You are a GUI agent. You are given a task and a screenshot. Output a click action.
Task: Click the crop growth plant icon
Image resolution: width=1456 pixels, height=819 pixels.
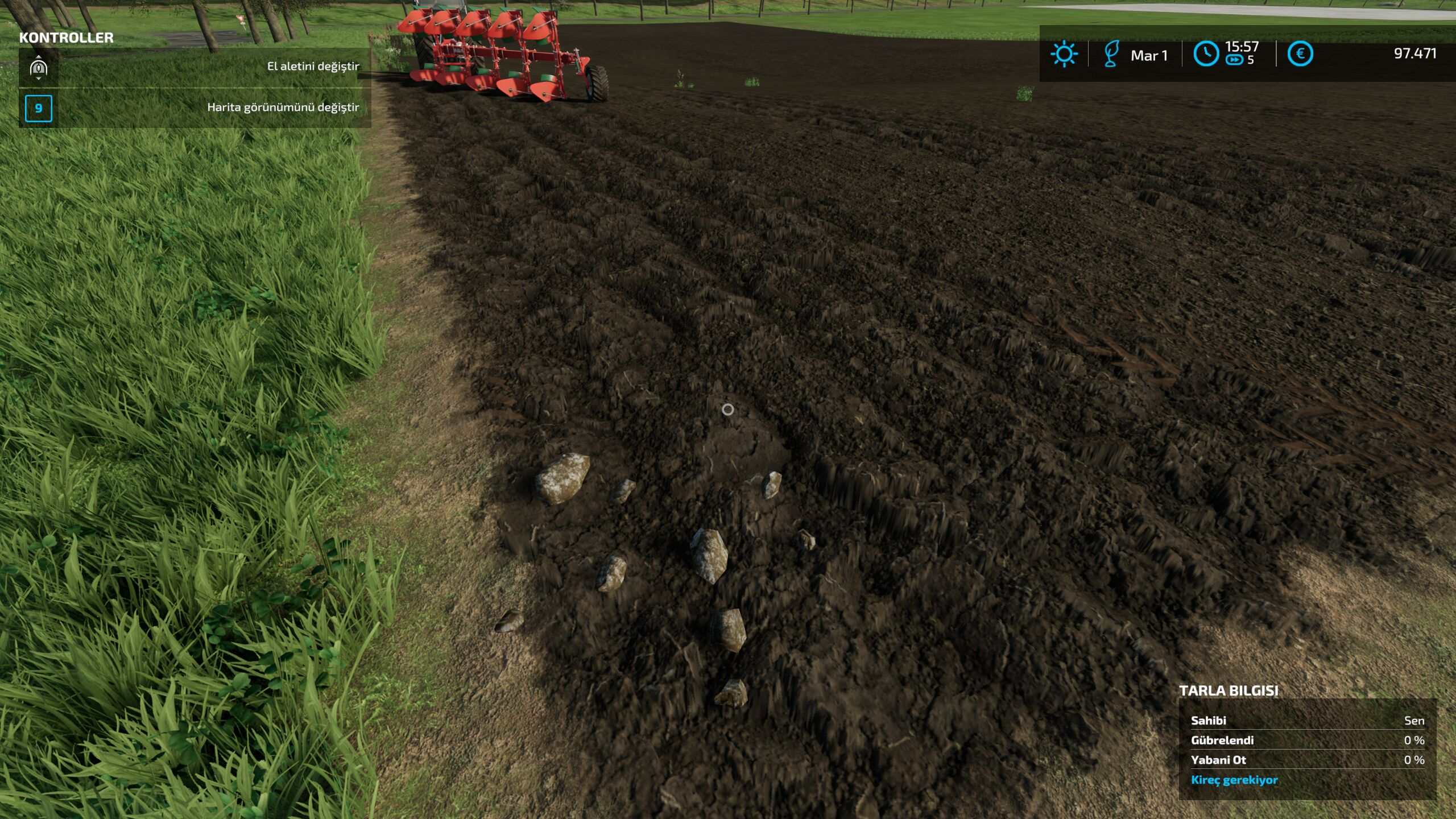pyautogui.click(x=1112, y=53)
